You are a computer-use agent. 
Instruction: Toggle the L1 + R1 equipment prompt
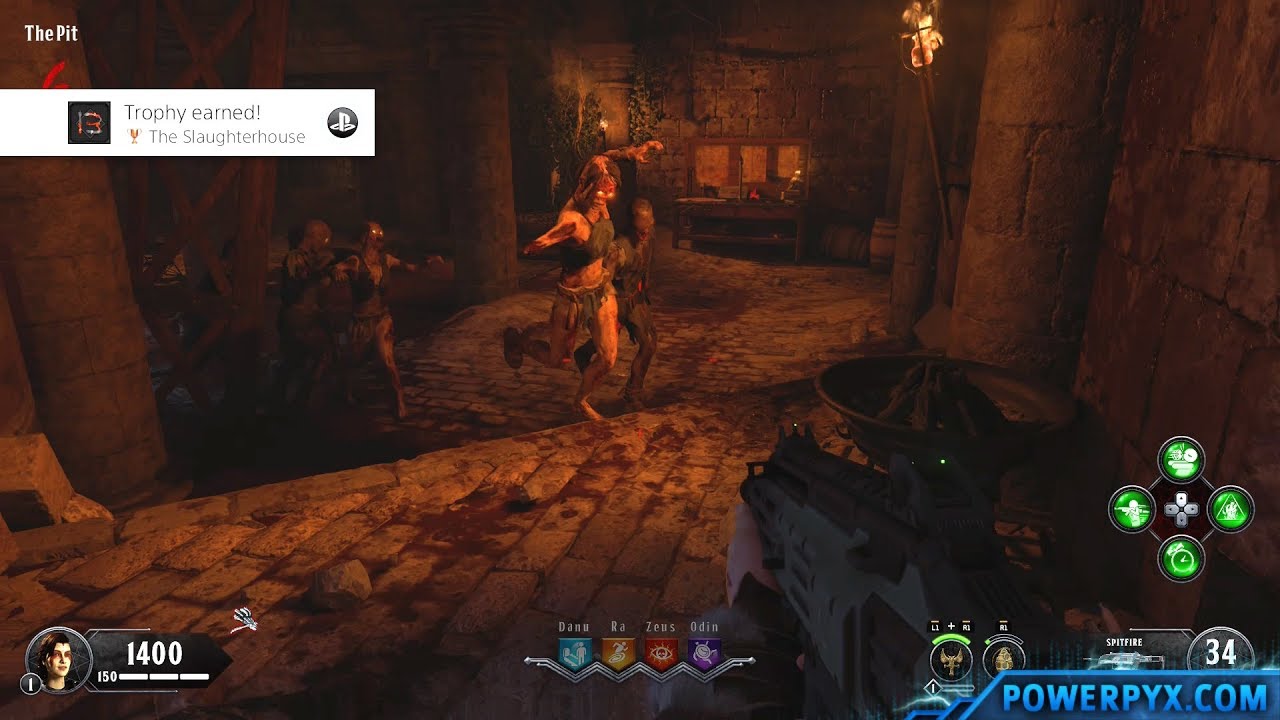pyautogui.click(x=950, y=627)
